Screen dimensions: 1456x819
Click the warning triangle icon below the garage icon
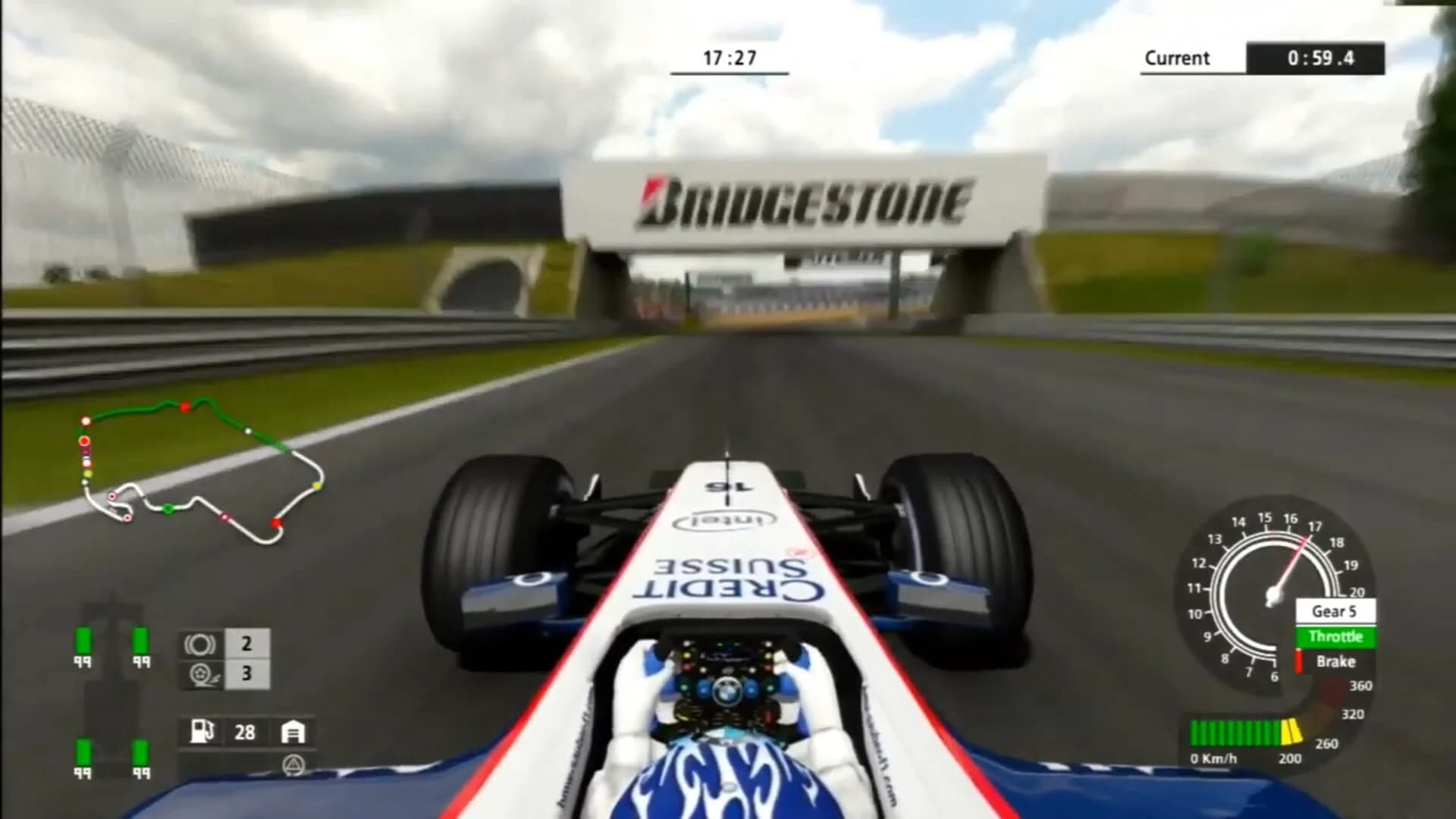coord(293,764)
